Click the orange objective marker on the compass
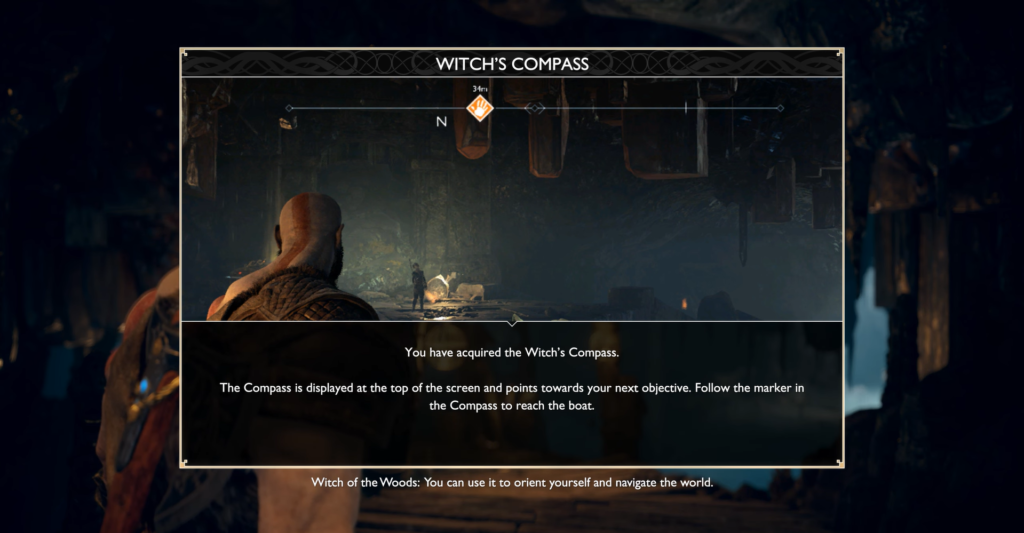Image resolution: width=1024 pixels, height=533 pixels. 480,107
